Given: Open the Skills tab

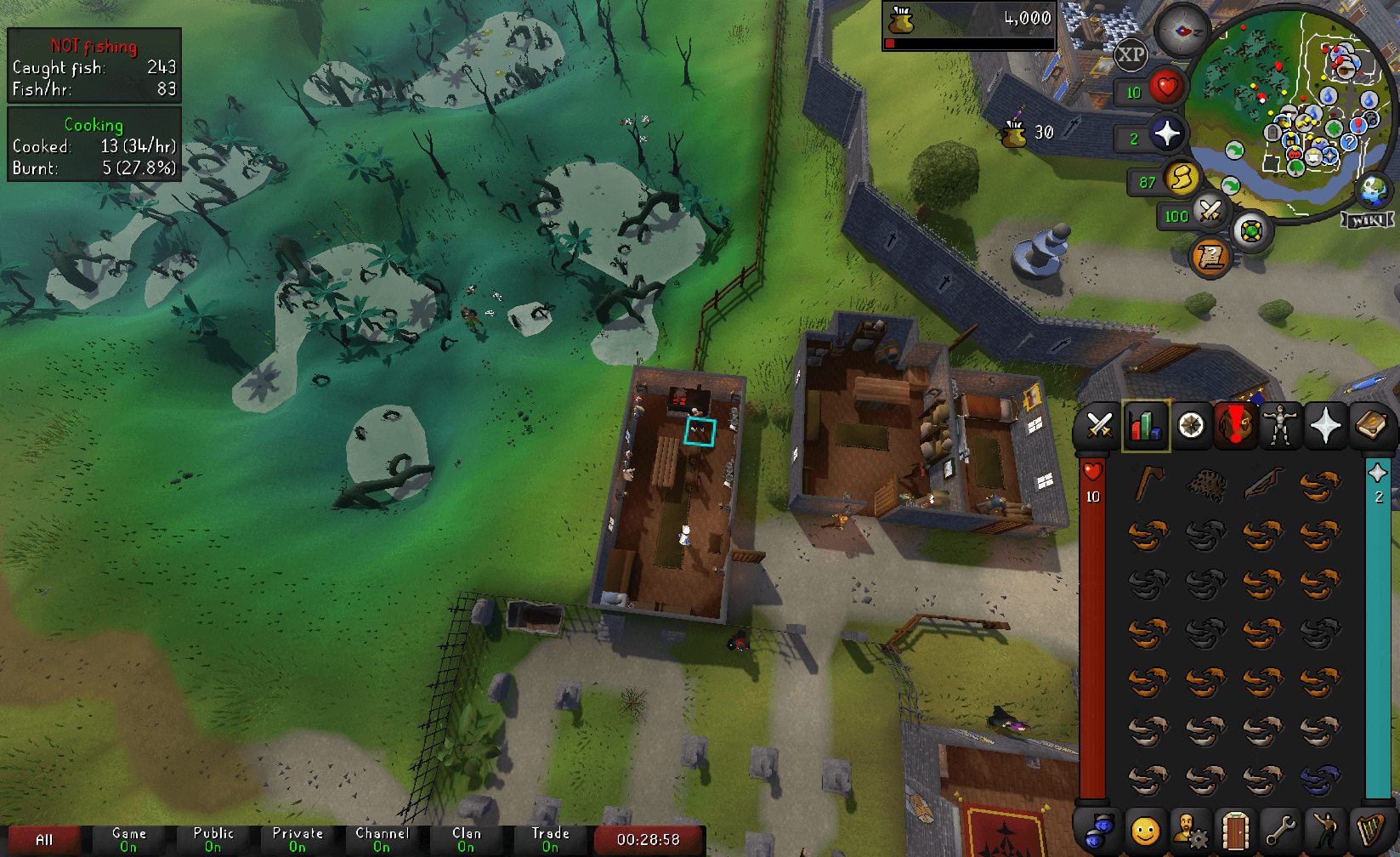Looking at the screenshot, I should [x=1145, y=426].
